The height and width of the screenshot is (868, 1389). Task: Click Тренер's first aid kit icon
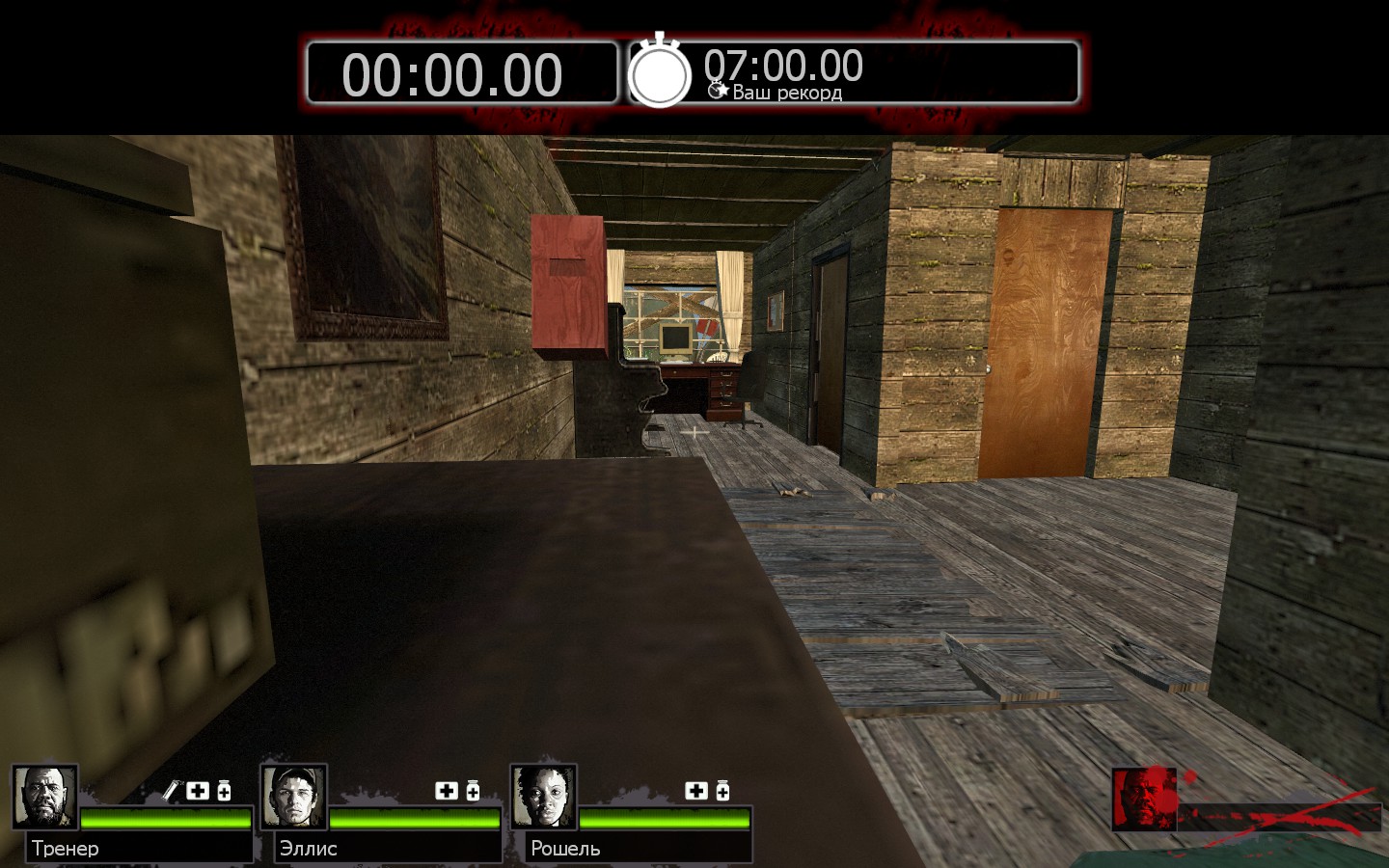[198, 791]
